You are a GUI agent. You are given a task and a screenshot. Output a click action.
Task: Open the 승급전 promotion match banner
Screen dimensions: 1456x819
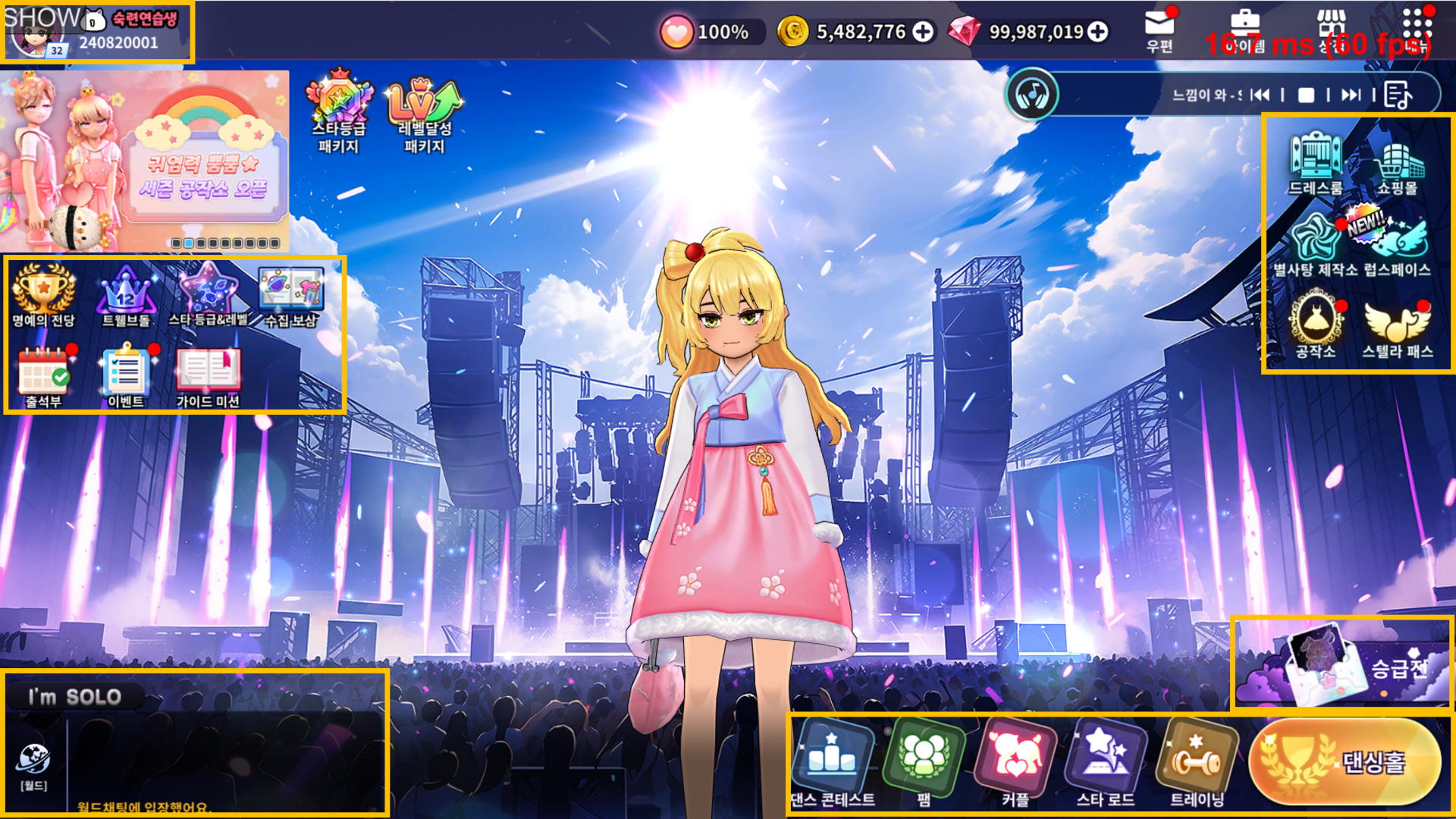(x=1342, y=666)
